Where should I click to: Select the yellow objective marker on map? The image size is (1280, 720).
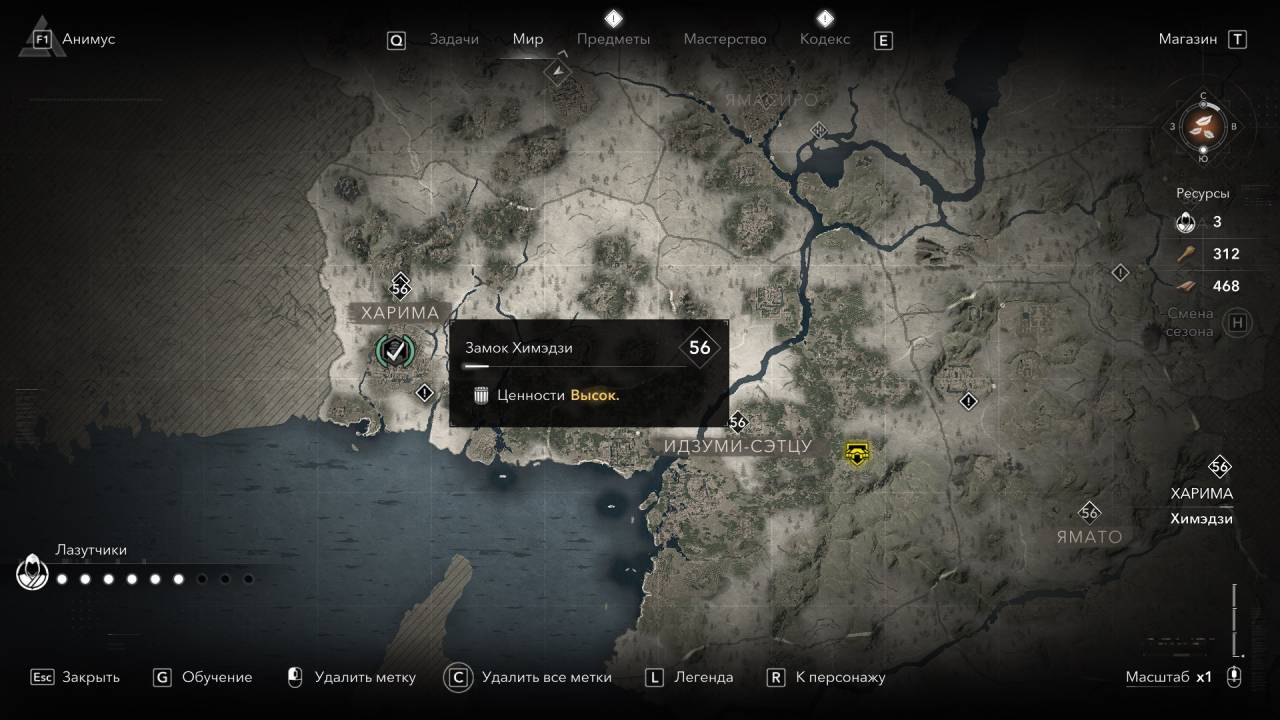click(x=856, y=453)
